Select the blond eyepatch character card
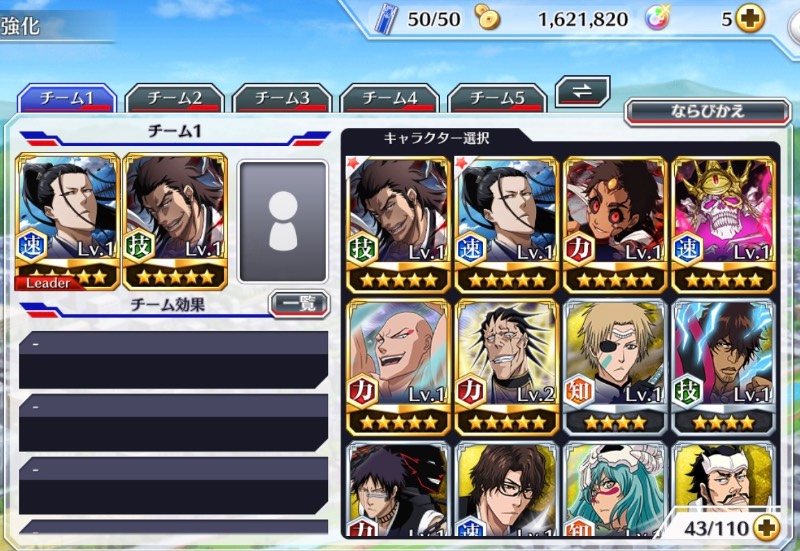The image size is (800, 551). (616, 365)
